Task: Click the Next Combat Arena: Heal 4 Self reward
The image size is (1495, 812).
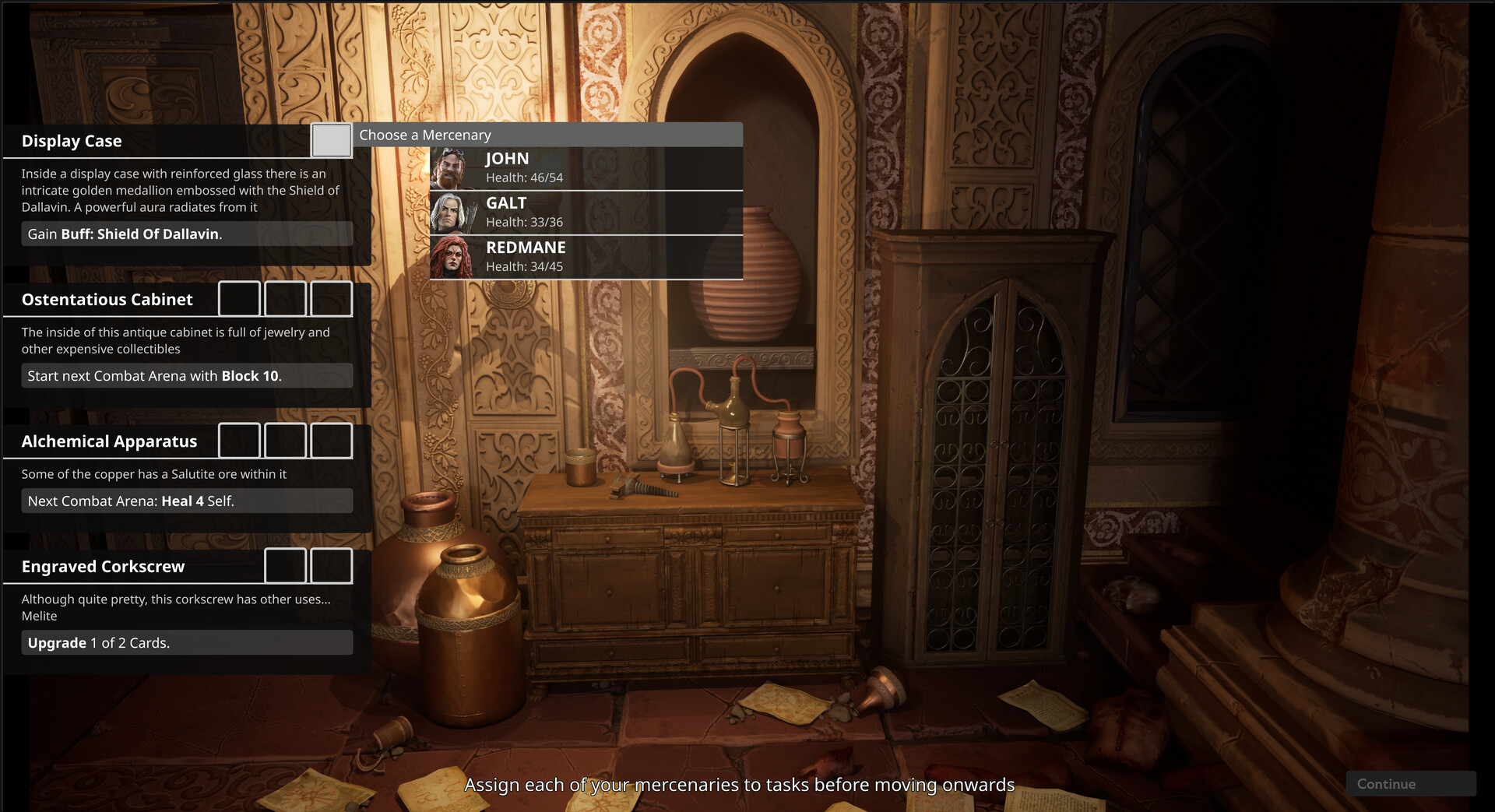Action: pos(185,501)
